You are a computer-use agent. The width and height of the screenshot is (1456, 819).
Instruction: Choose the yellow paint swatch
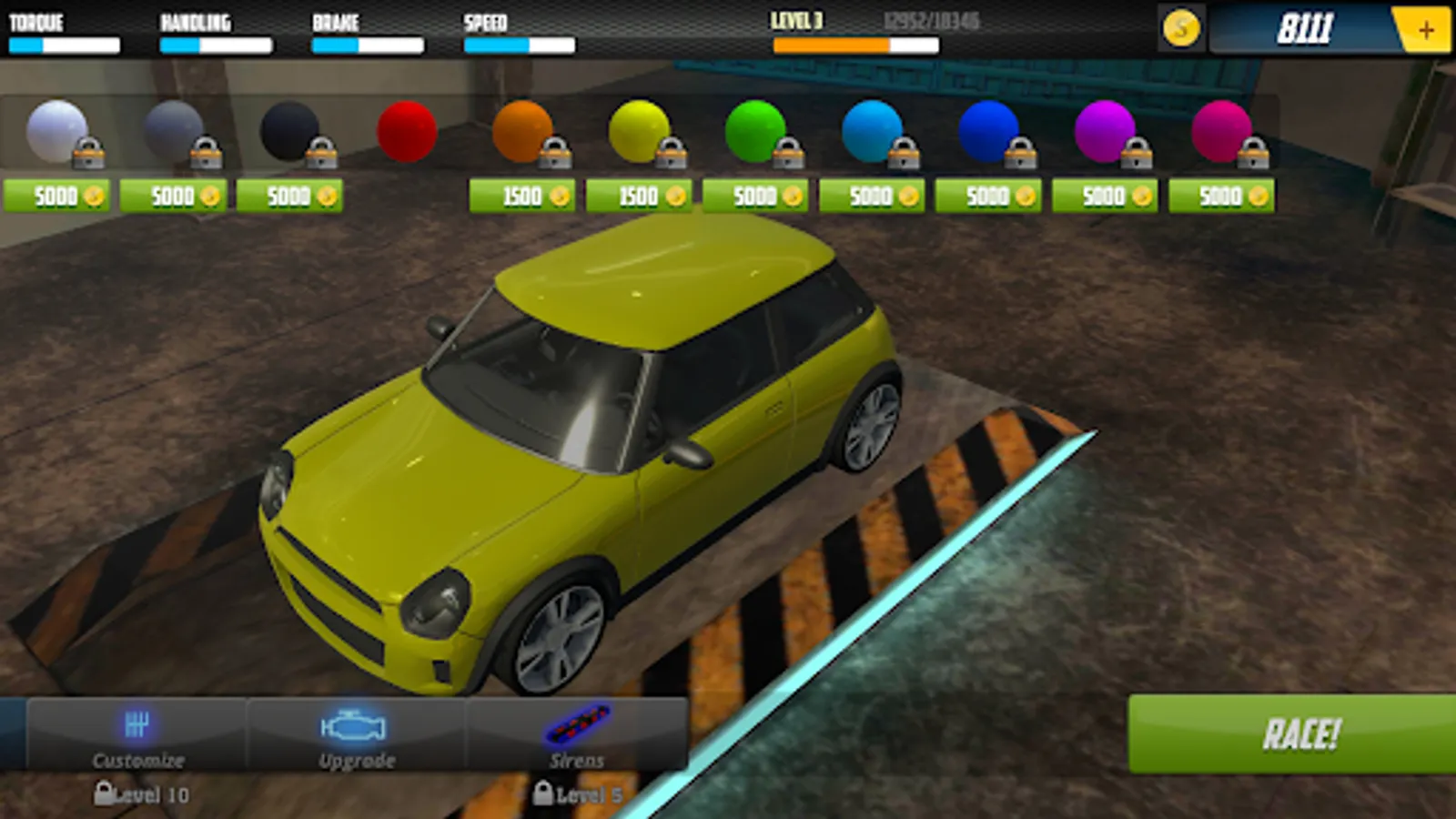(639, 132)
